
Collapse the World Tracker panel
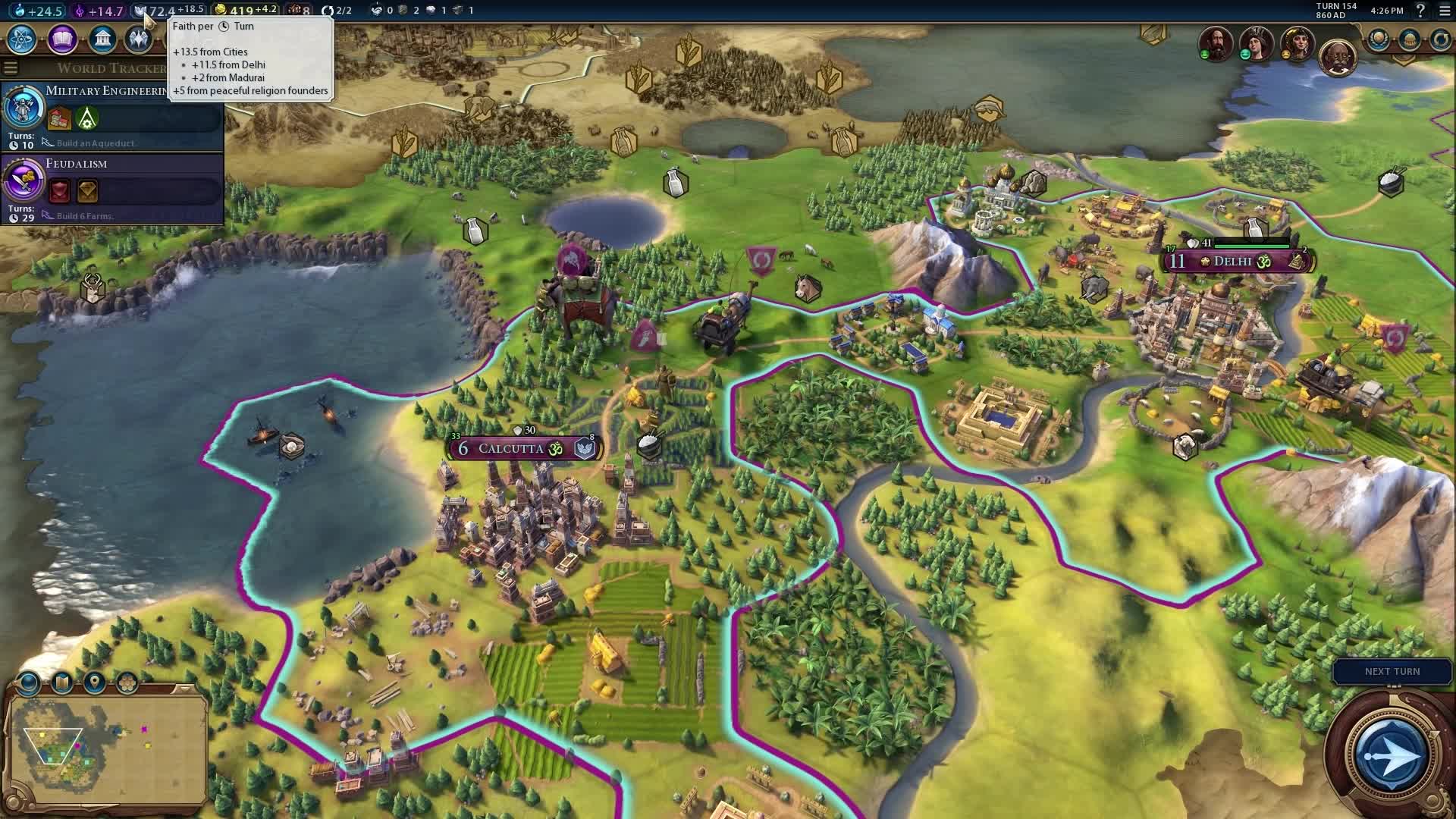[x=10, y=67]
